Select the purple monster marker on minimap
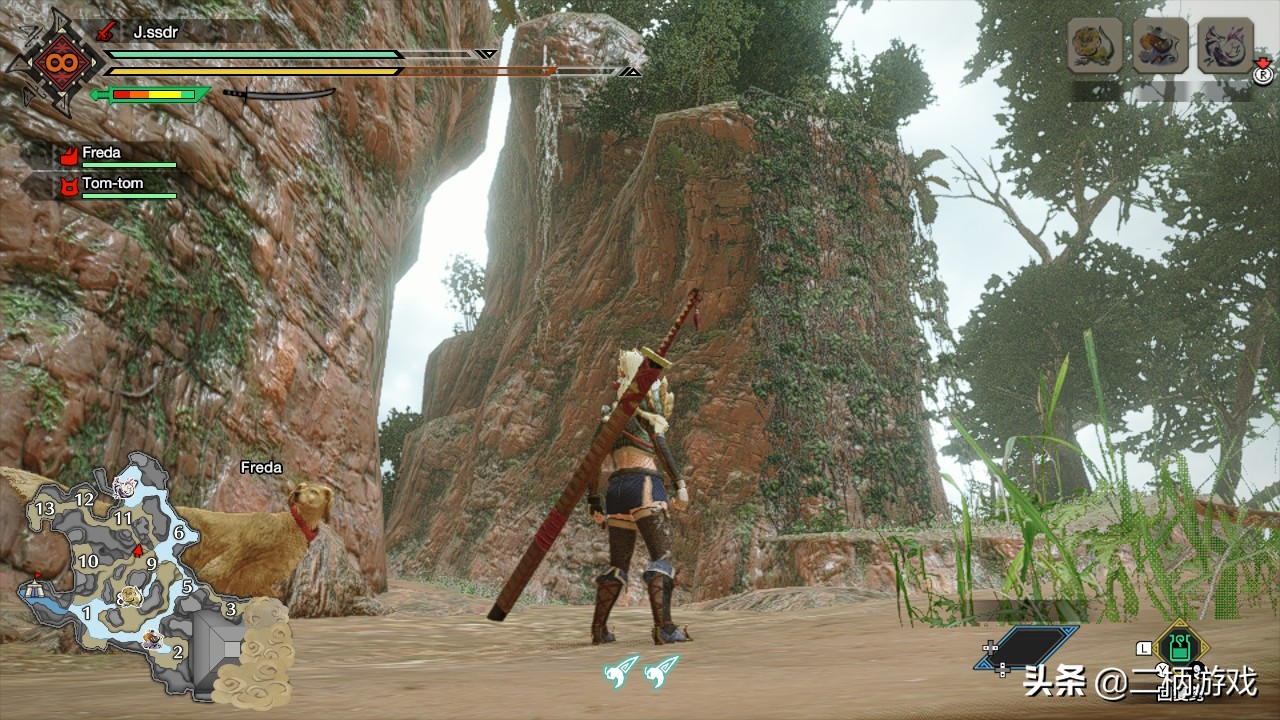 pyautogui.click(x=124, y=487)
